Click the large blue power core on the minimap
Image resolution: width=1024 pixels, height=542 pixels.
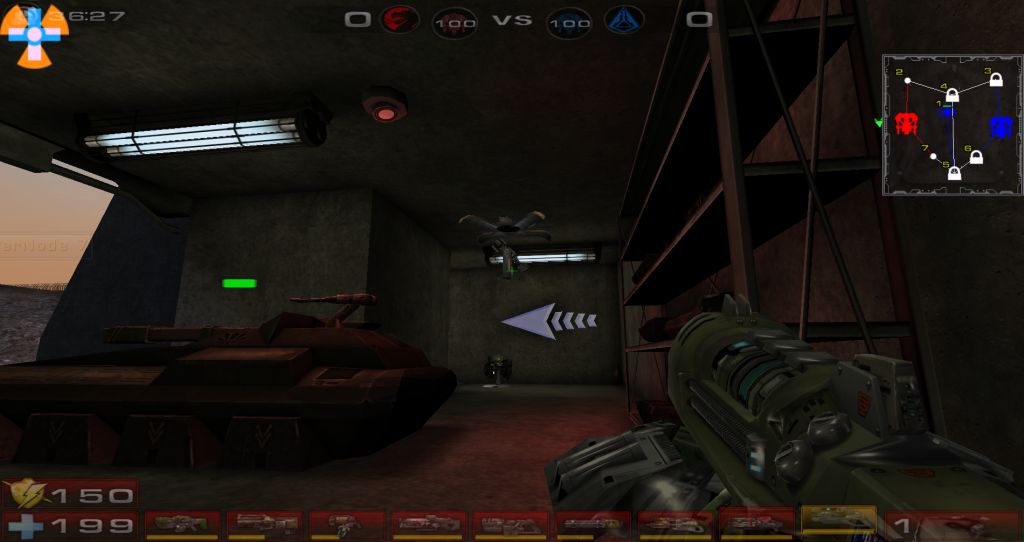[1001, 126]
